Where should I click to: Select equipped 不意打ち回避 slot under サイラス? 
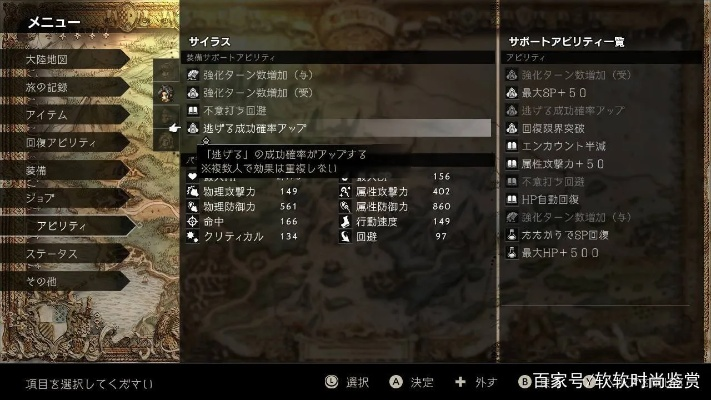(x=242, y=111)
